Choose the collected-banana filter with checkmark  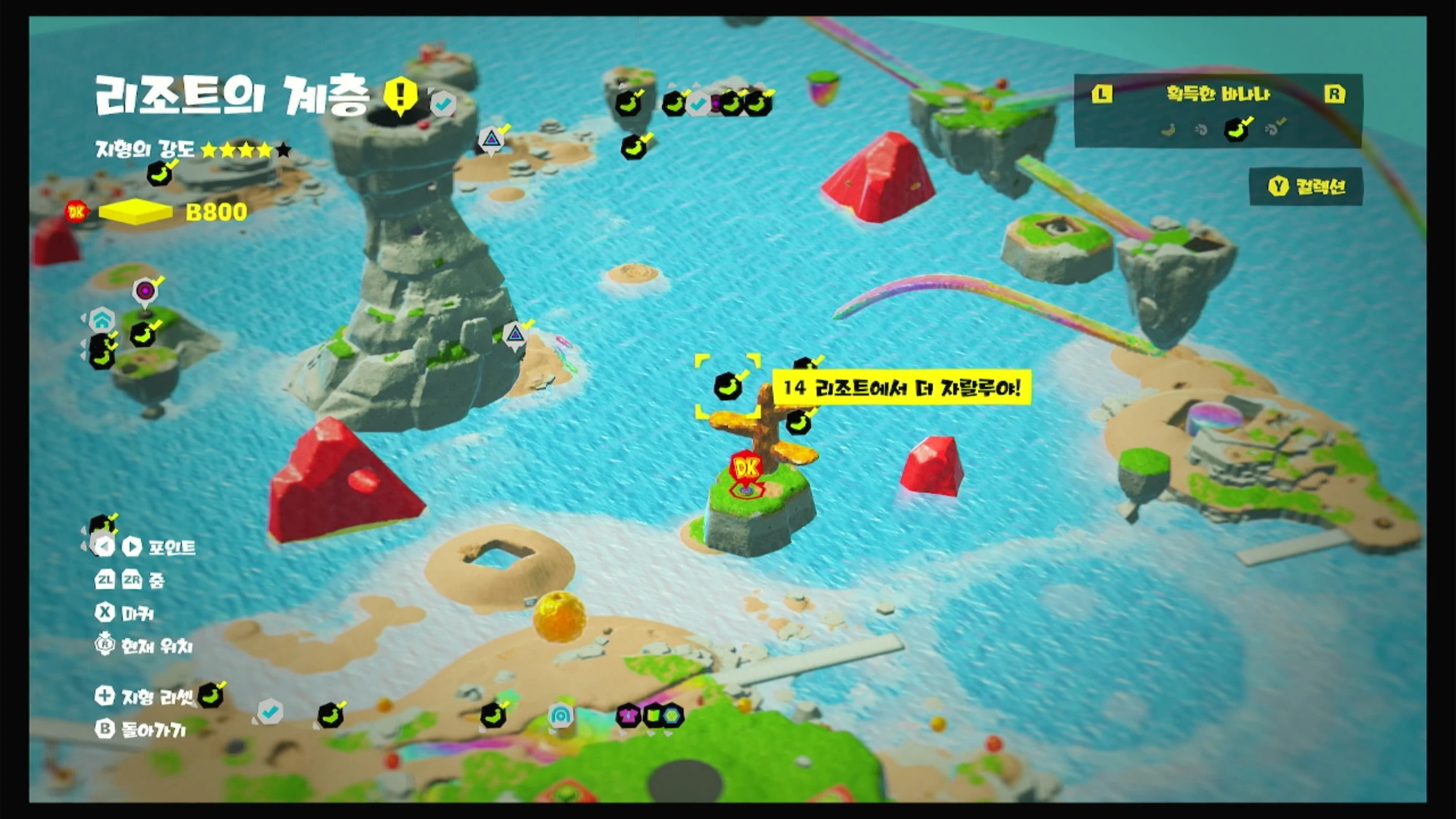click(1238, 129)
